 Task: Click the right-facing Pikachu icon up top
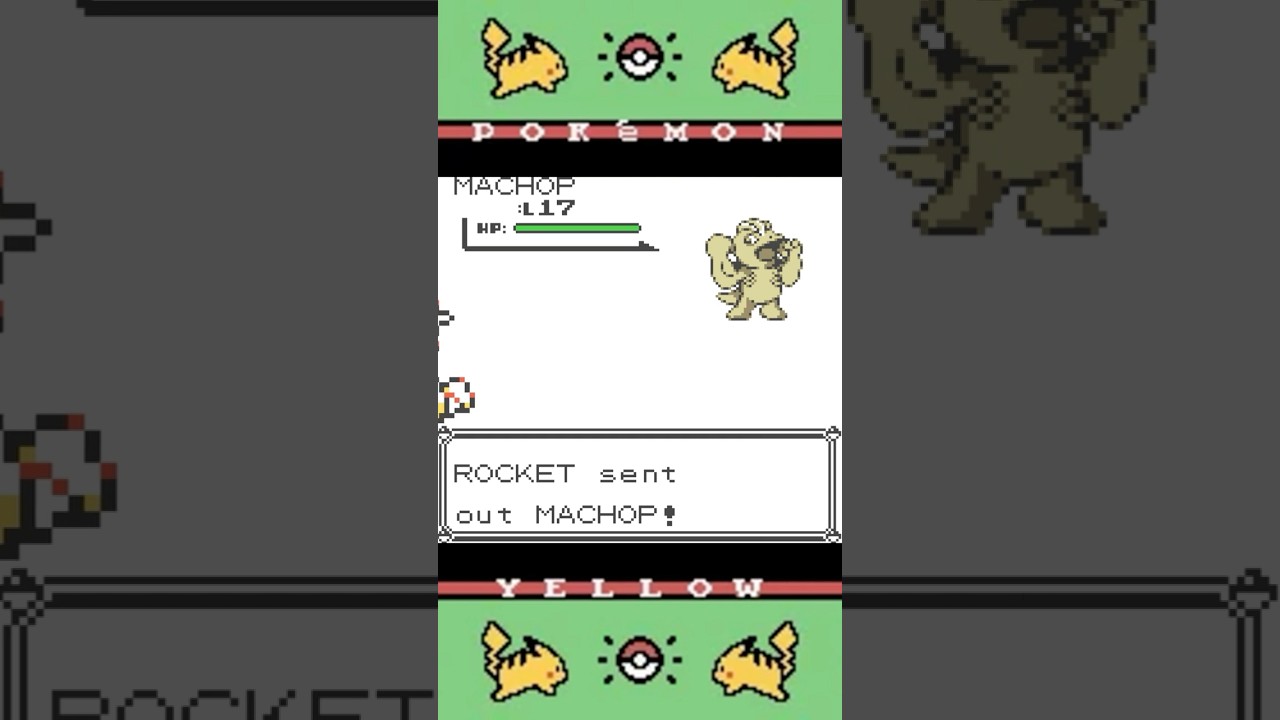[755, 60]
